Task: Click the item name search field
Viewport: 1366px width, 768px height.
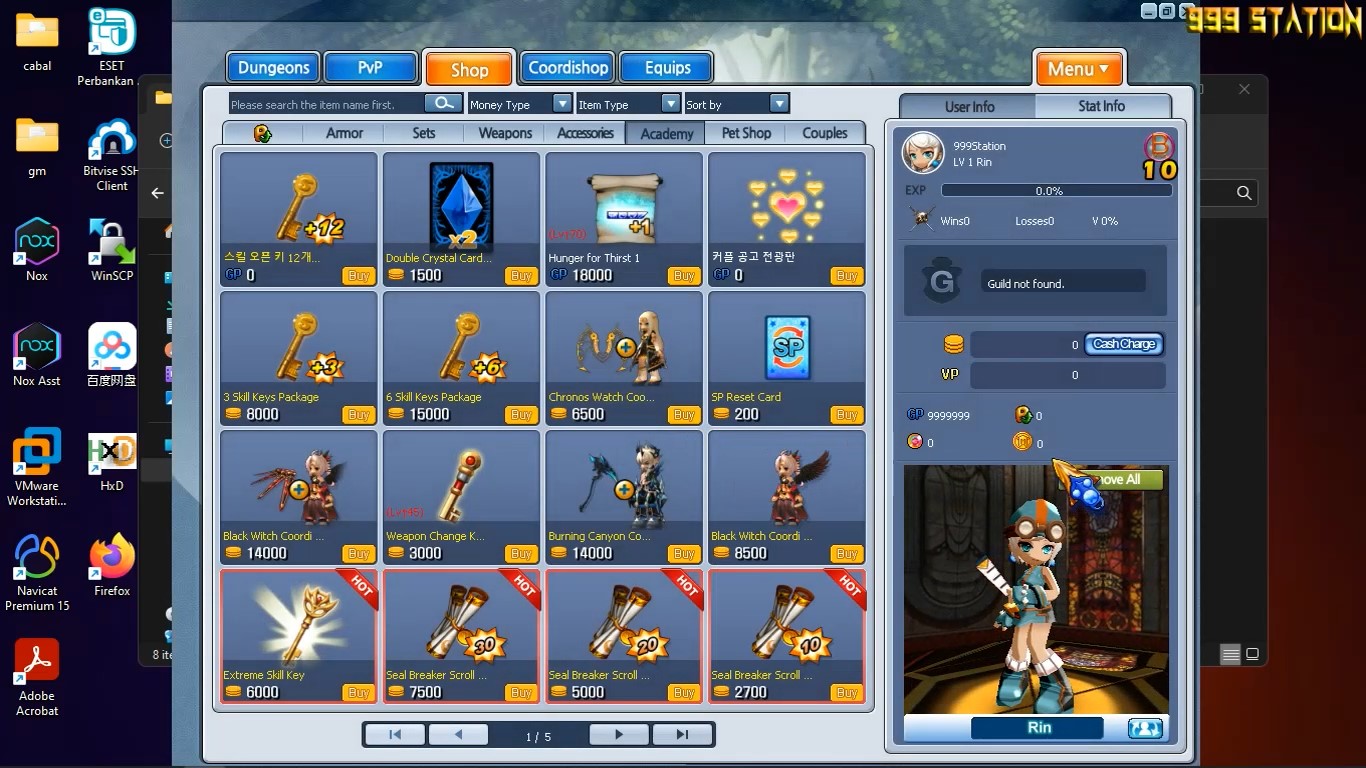Action: tap(327, 104)
